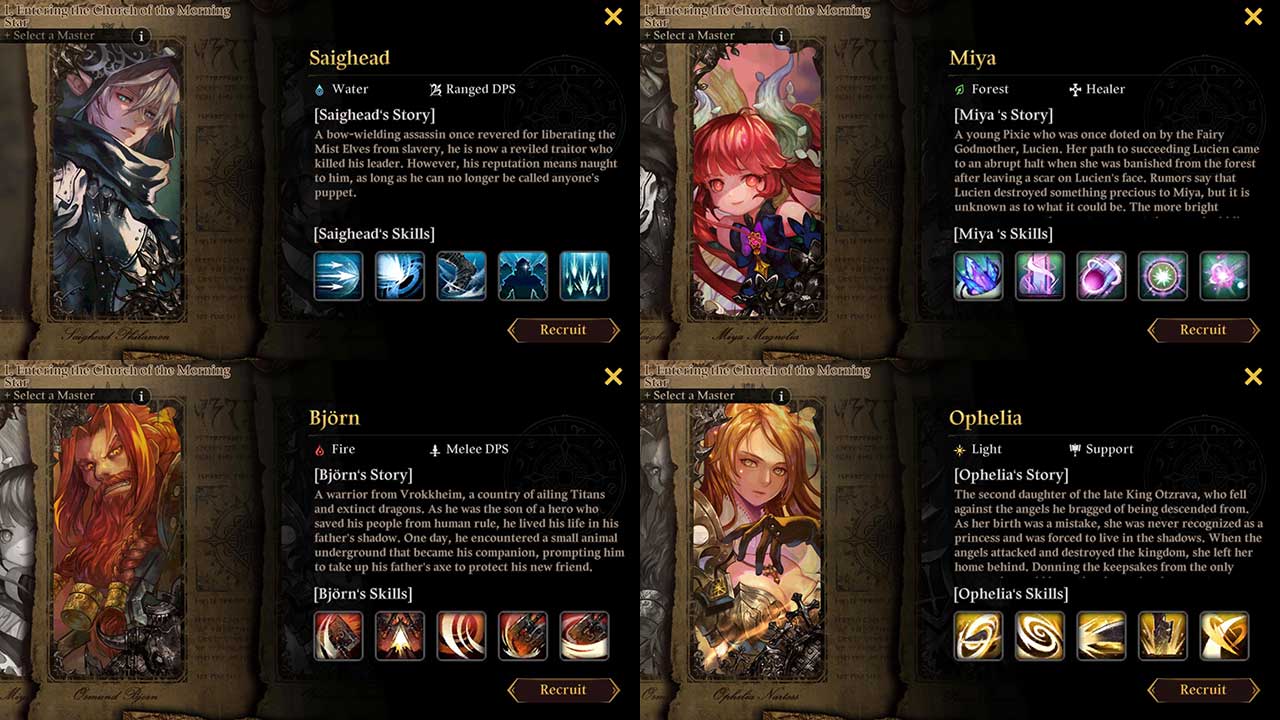Viewport: 1280px width, 720px height.
Task: Select Miya's first crystal skill icon
Action: 978,276
